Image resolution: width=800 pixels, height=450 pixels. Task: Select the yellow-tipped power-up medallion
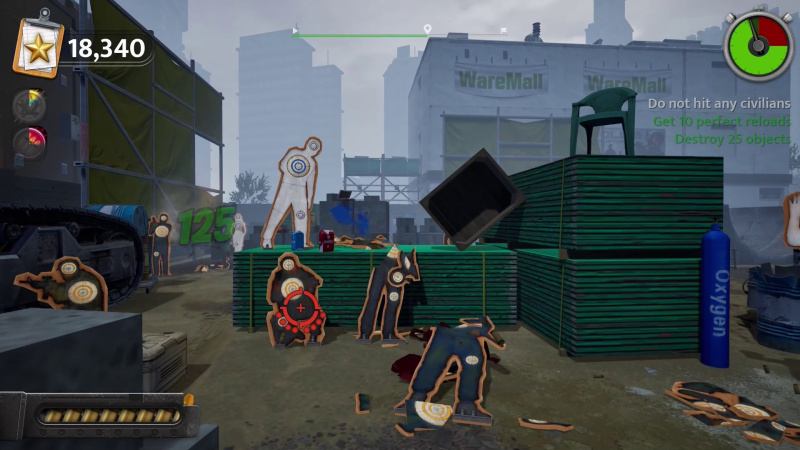(x=29, y=105)
